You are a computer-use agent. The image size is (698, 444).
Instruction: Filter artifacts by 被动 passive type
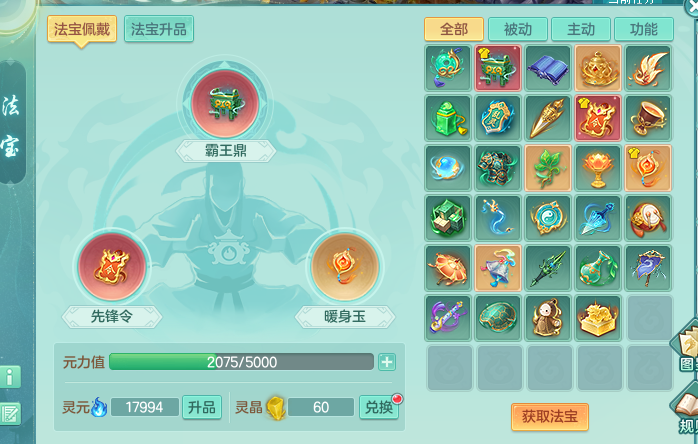coord(517,29)
